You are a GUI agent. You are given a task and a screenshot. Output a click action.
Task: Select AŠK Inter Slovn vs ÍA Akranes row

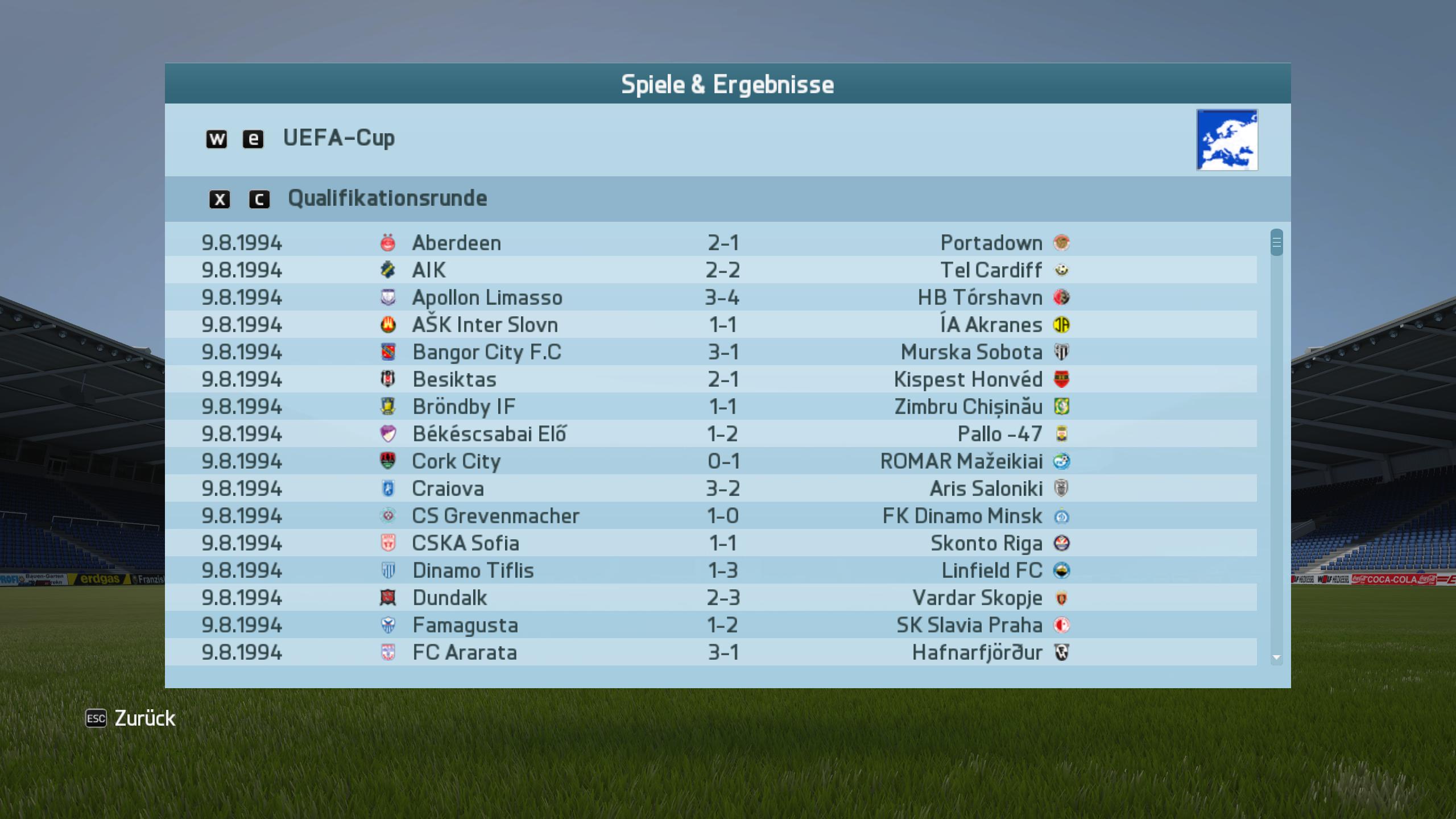point(711,325)
